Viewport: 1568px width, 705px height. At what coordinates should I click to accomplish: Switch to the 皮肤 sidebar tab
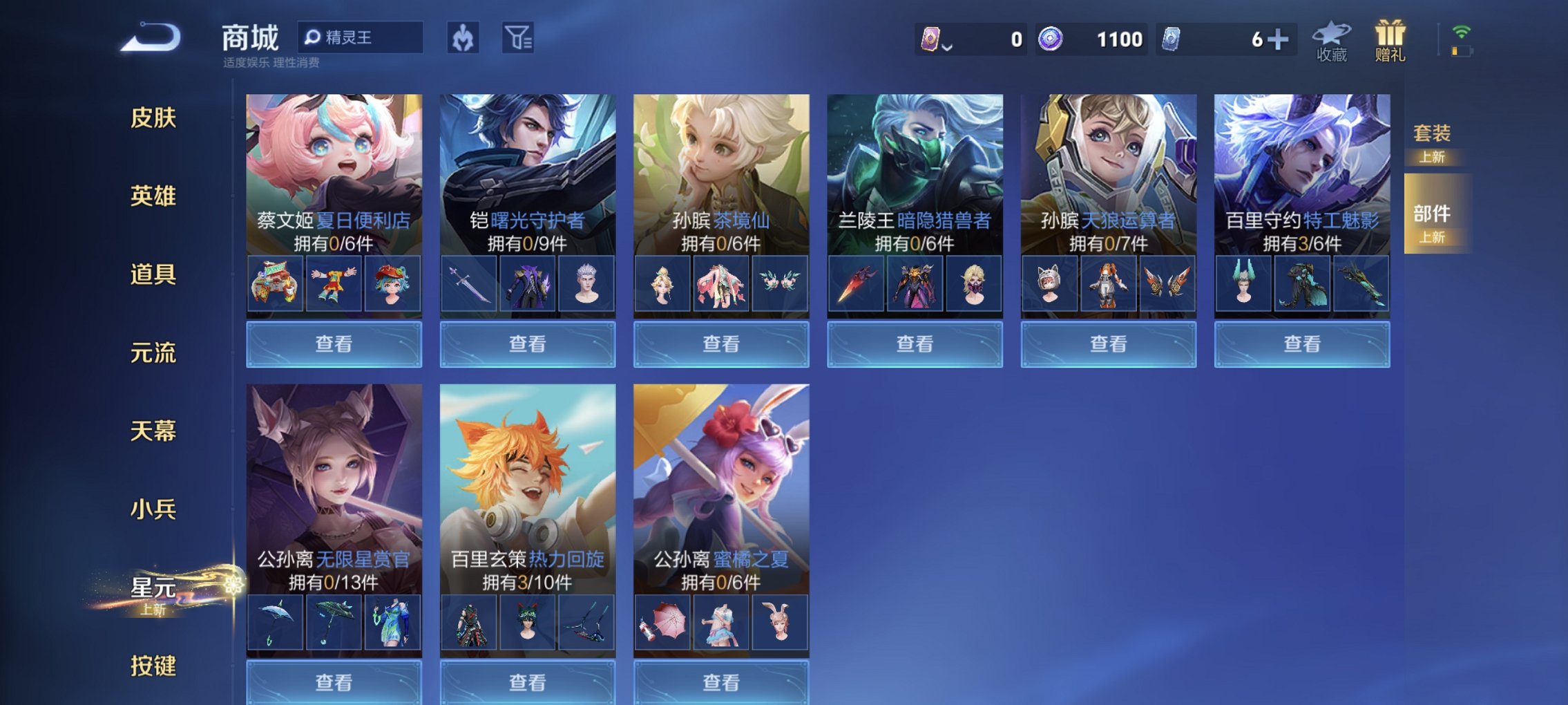click(x=153, y=118)
